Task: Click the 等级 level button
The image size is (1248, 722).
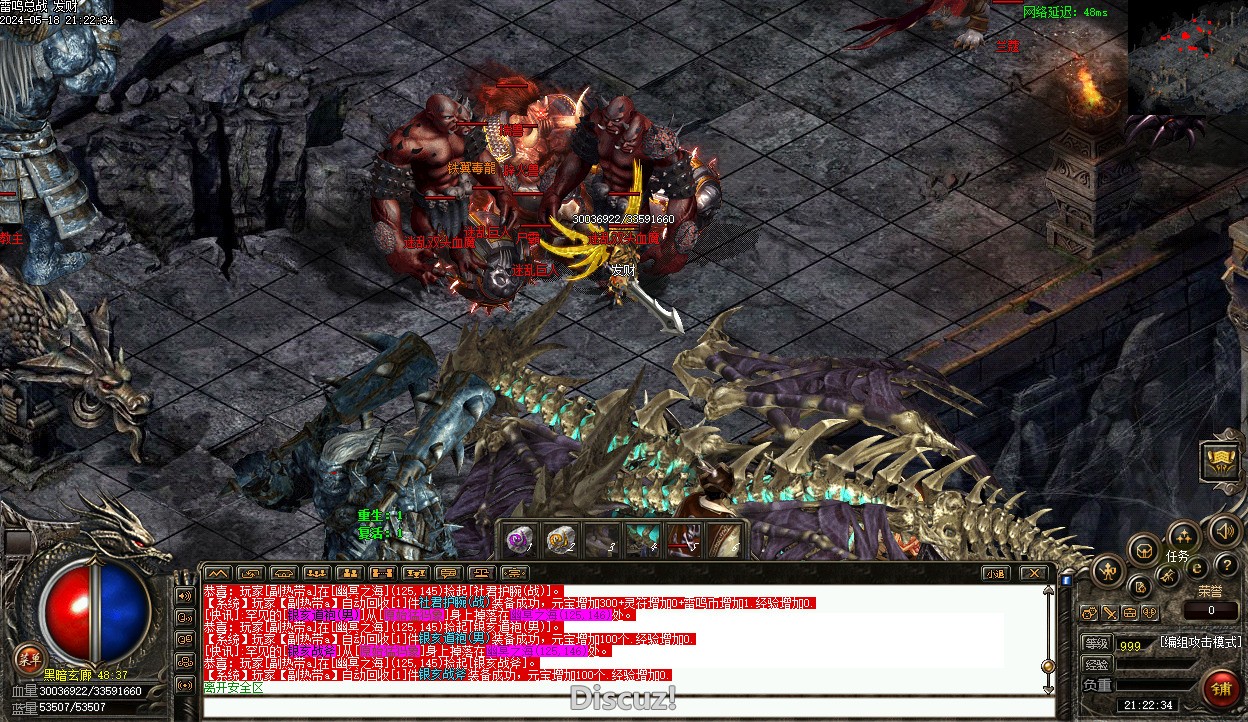Action: coord(1097,644)
